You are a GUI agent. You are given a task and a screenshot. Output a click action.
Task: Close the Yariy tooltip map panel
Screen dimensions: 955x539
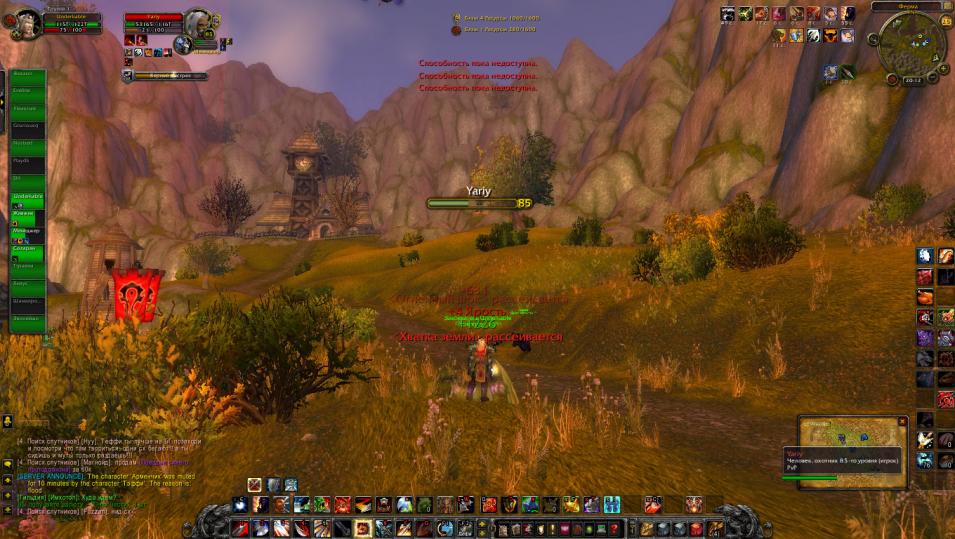pos(902,422)
